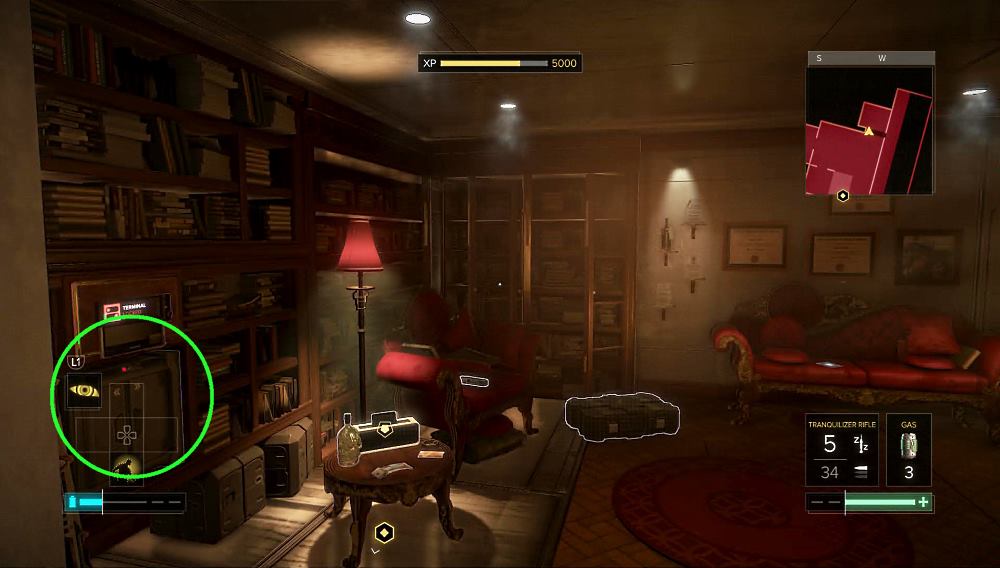The height and width of the screenshot is (568, 1000).
Task: Select the crouching figure cloak augmentation icon
Action: 126,466
